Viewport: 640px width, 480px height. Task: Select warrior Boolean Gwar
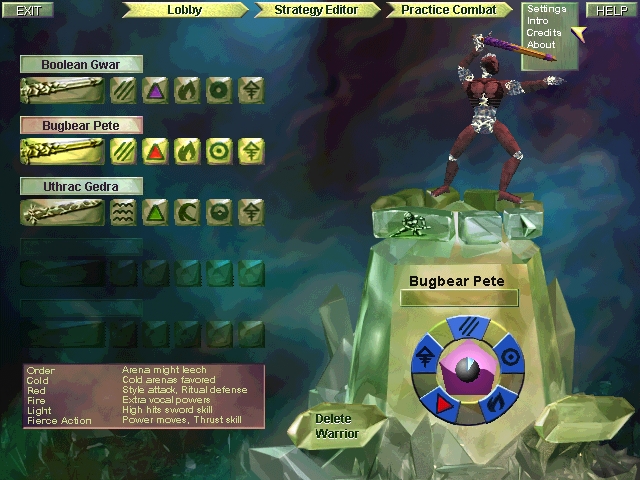click(81, 65)
